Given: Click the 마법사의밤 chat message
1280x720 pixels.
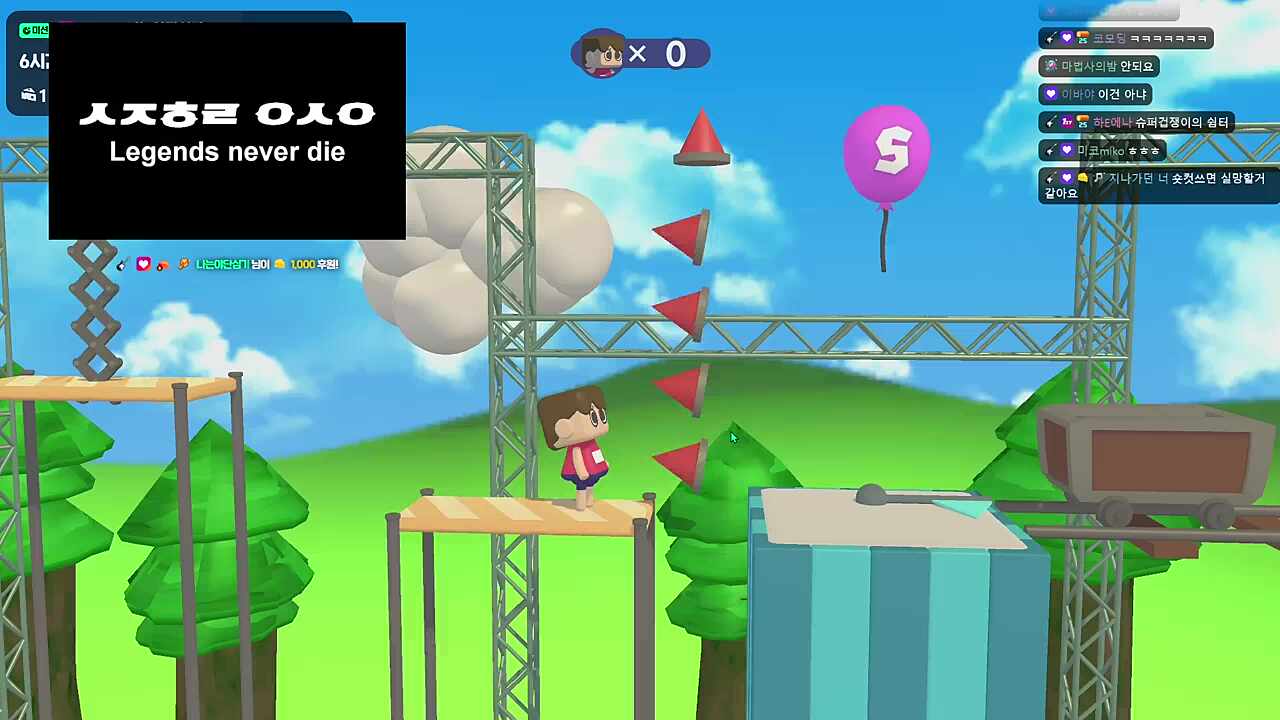Looking at the screenshot, I should 1099,66.
